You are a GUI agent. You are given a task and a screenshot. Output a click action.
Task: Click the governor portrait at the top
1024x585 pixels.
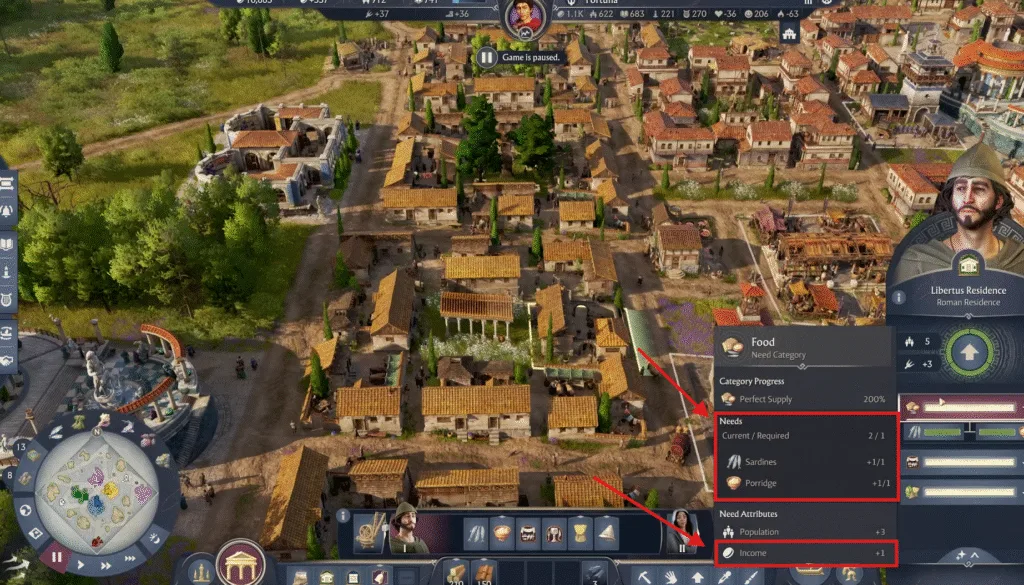pos(523,18)
